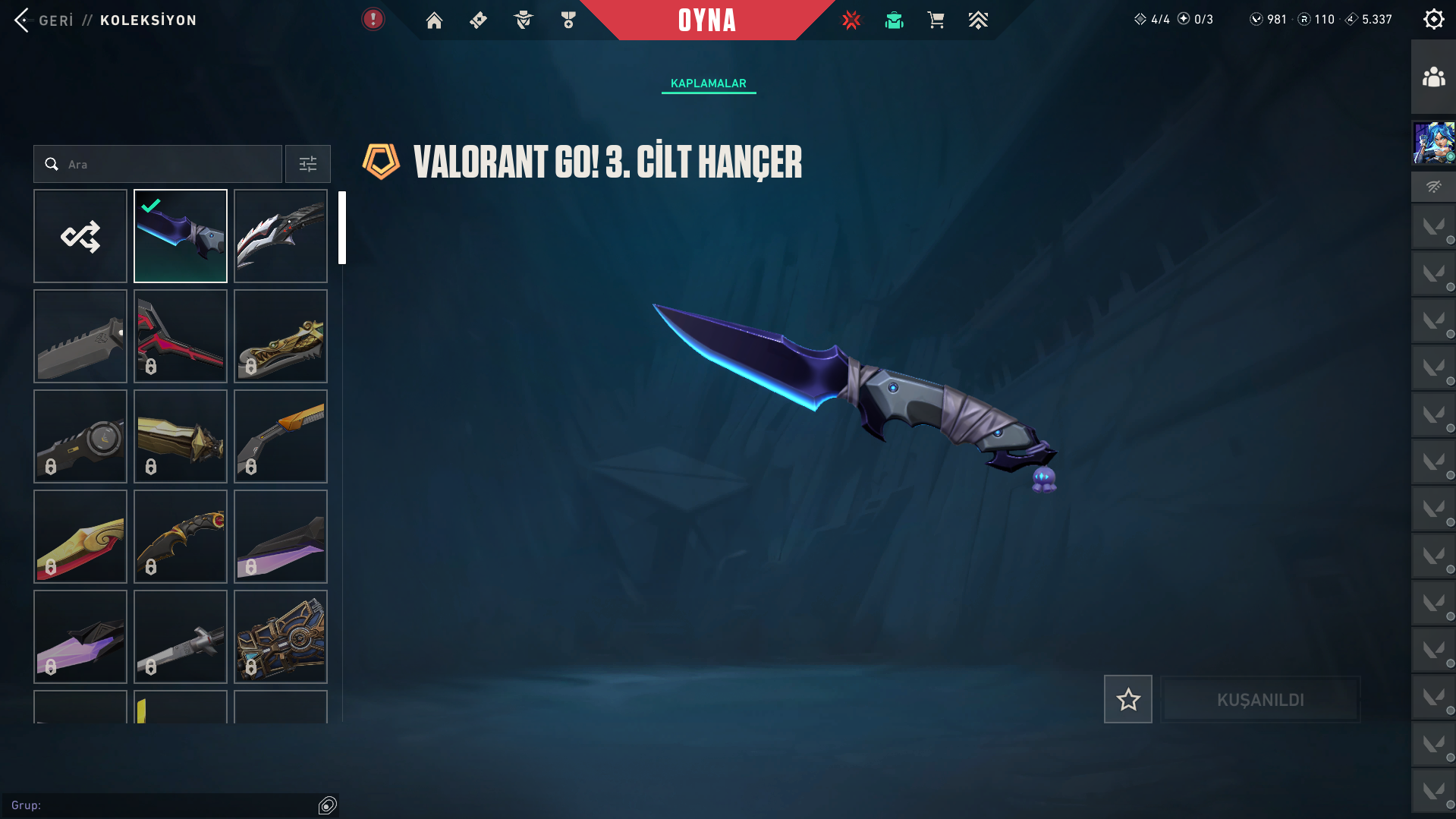Open the friends list social panel
The height and width of the screenshot is (819, 1456).
[1433, 77]
